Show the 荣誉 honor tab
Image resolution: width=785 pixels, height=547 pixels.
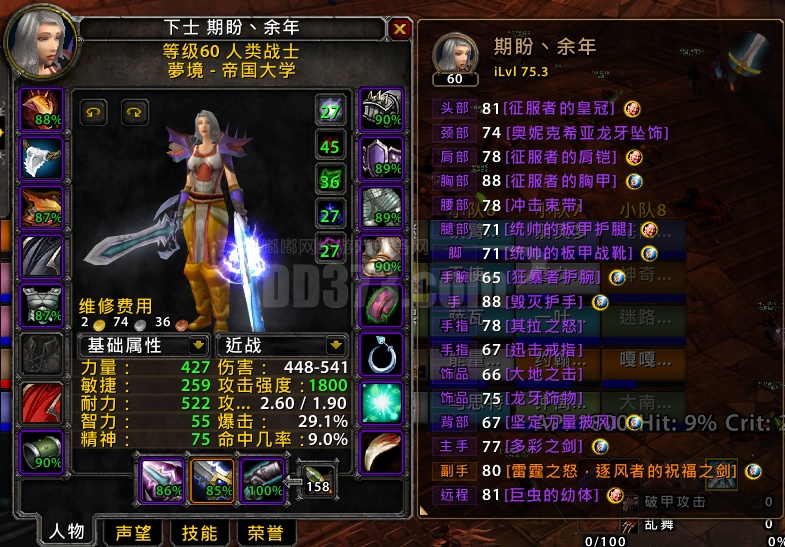(265, 532)
